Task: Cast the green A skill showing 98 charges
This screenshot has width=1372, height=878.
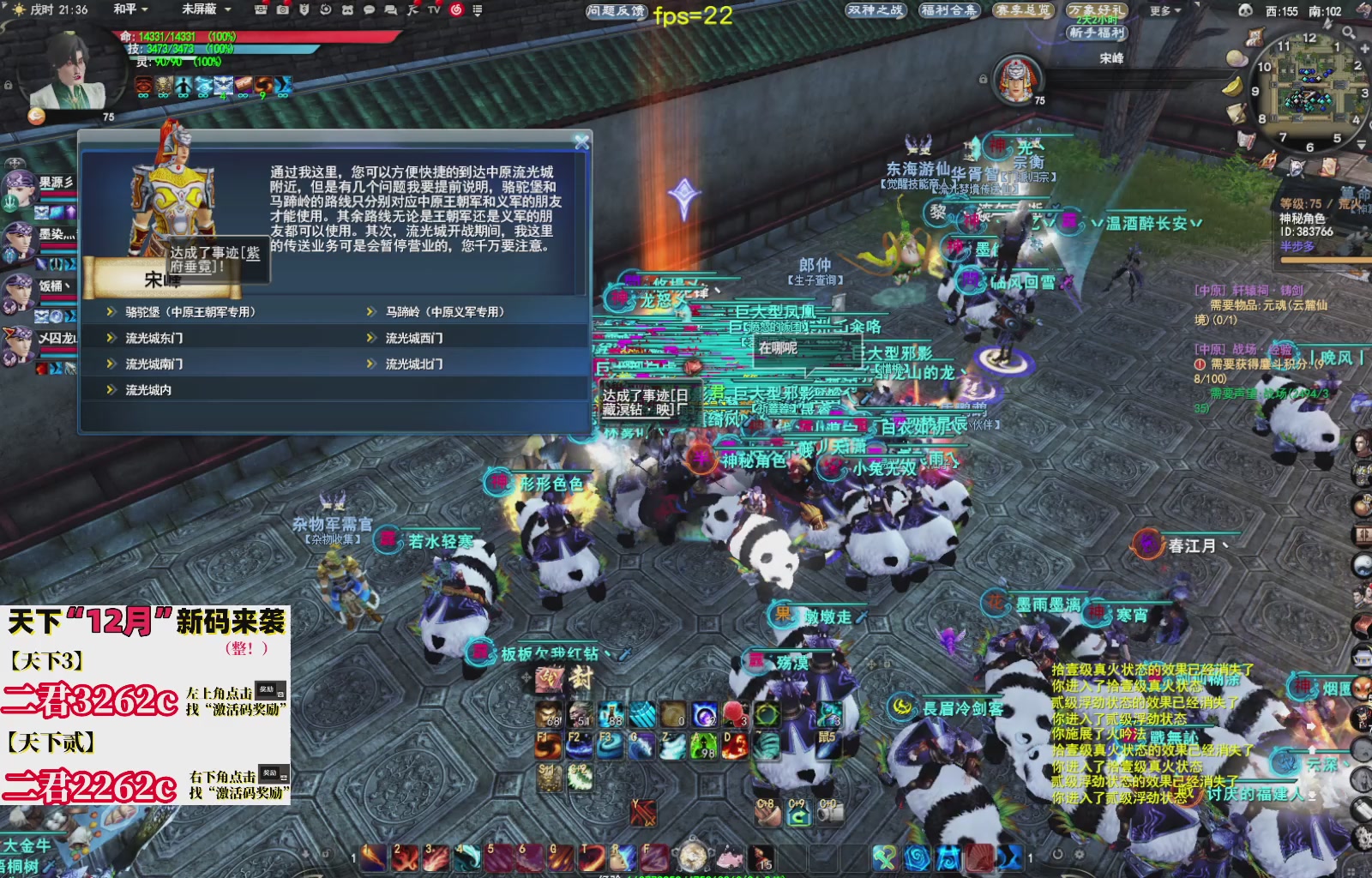Action: [x=703, y=746]
